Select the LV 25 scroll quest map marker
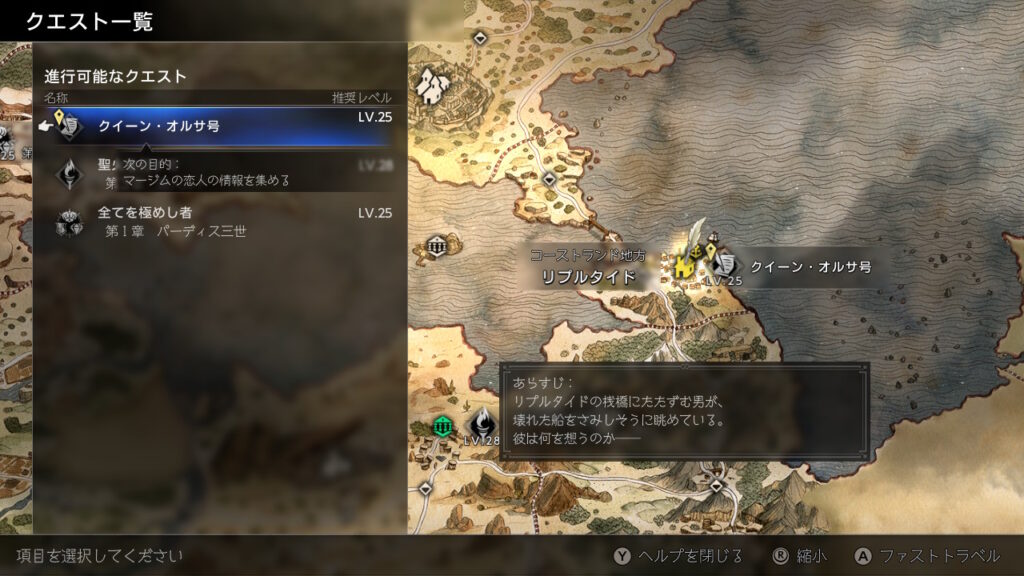Image resolution: width=1024 pixels, height=576 pixels. [x=726, y=265]
